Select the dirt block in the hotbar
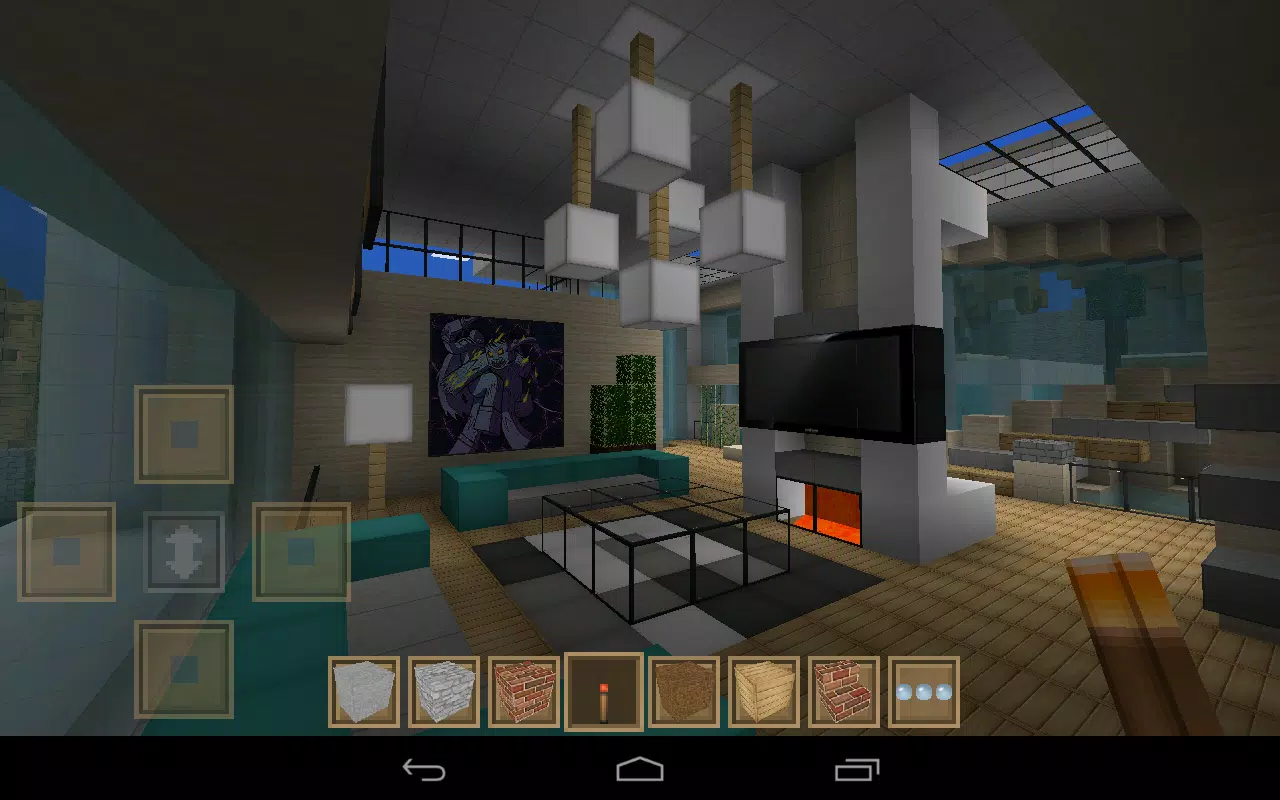This screenshot has width=1280, height=800. coord(686,690)
